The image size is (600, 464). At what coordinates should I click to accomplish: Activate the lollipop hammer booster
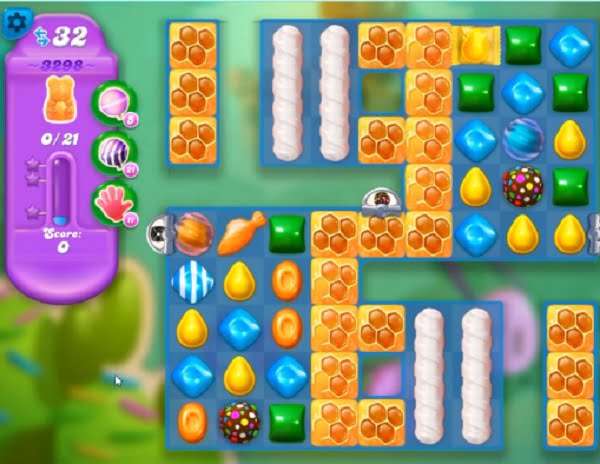tap(112, 102)
